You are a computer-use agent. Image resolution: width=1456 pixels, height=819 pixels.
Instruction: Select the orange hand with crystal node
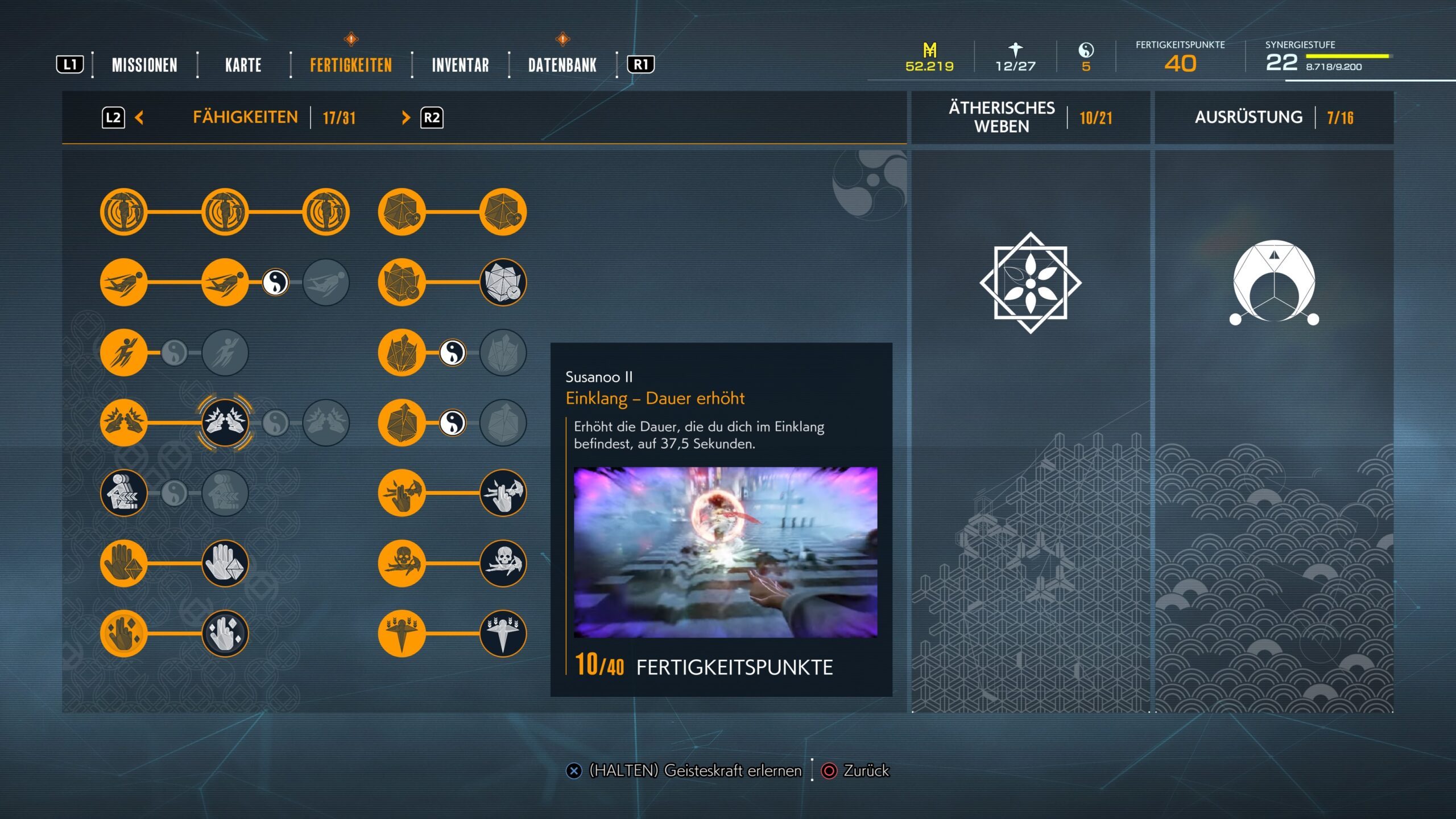click(x=123, y=563)
